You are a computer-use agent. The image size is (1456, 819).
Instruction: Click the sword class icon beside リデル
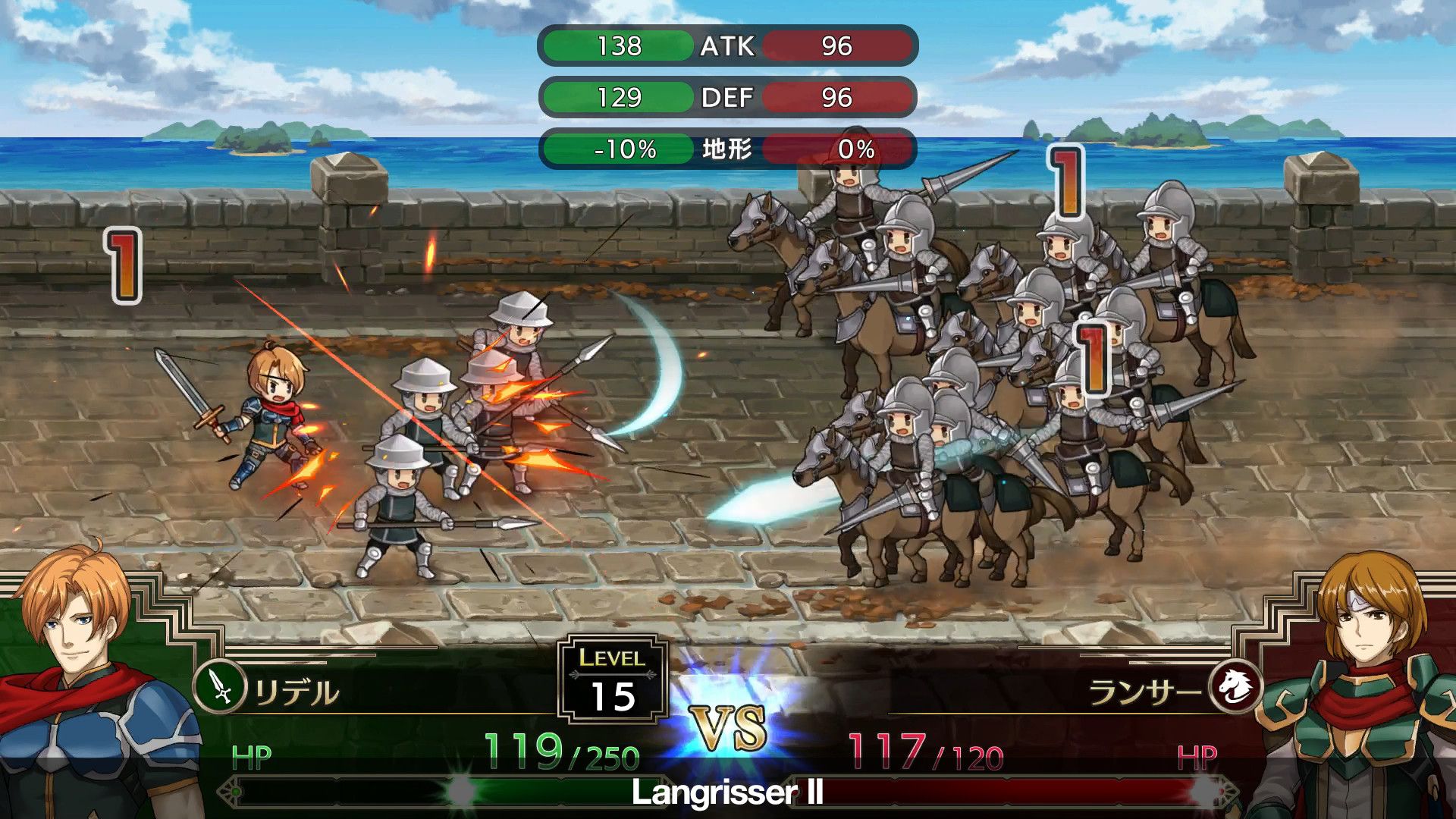pyautogui.click(x=221, y=687)
